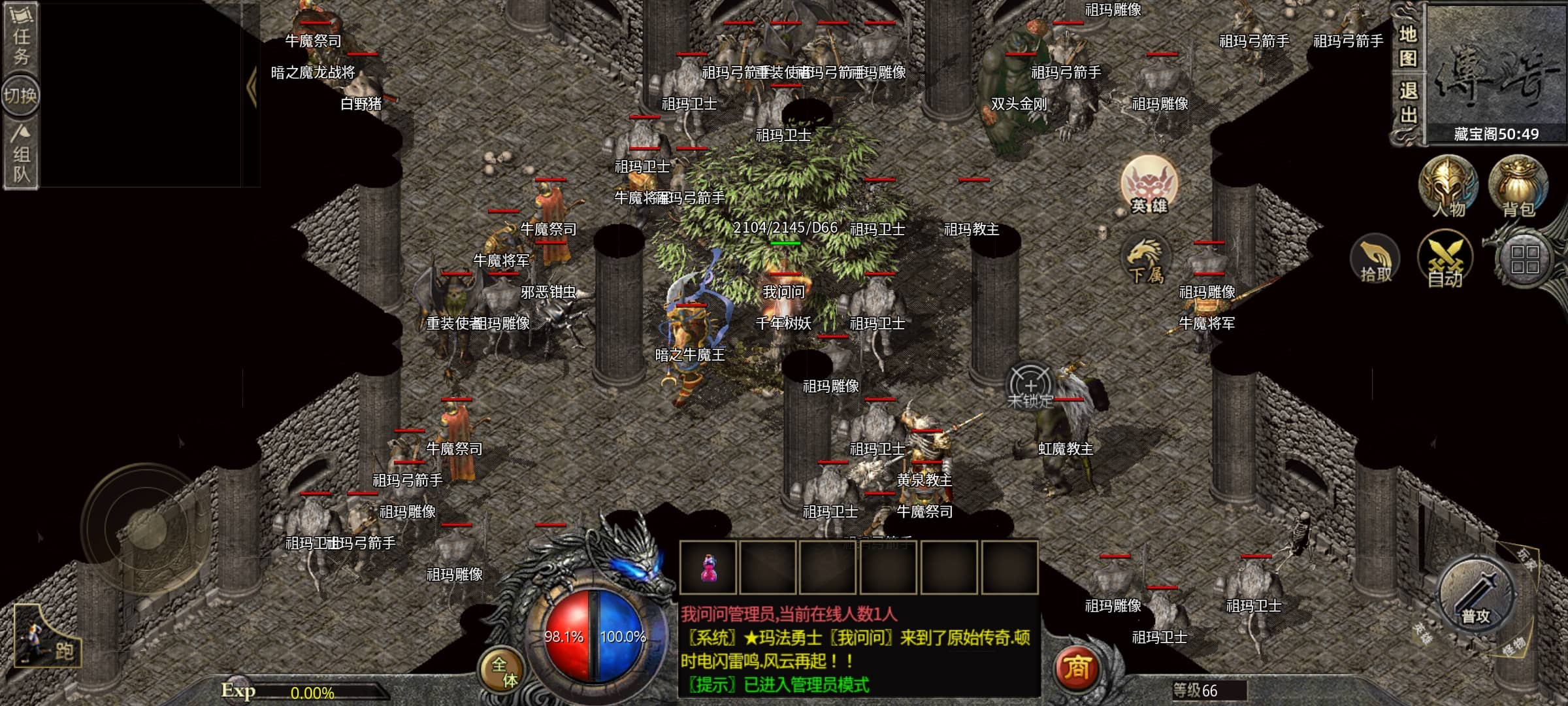Screen dimensions: 1568x706
Task: Use the pink potion in hotbar
Action: click(708, 567)
